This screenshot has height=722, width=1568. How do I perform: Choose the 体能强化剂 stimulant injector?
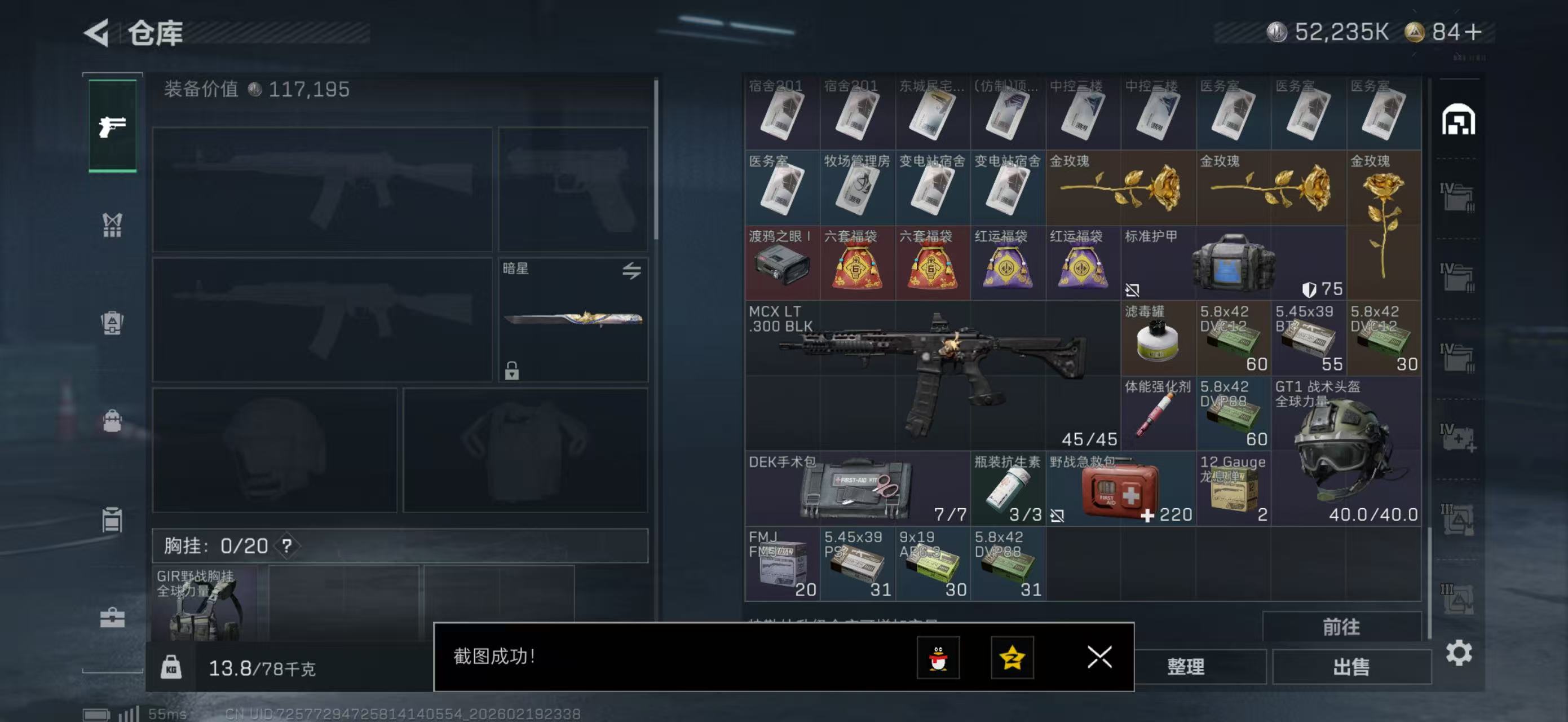(x=1158, y=413)
